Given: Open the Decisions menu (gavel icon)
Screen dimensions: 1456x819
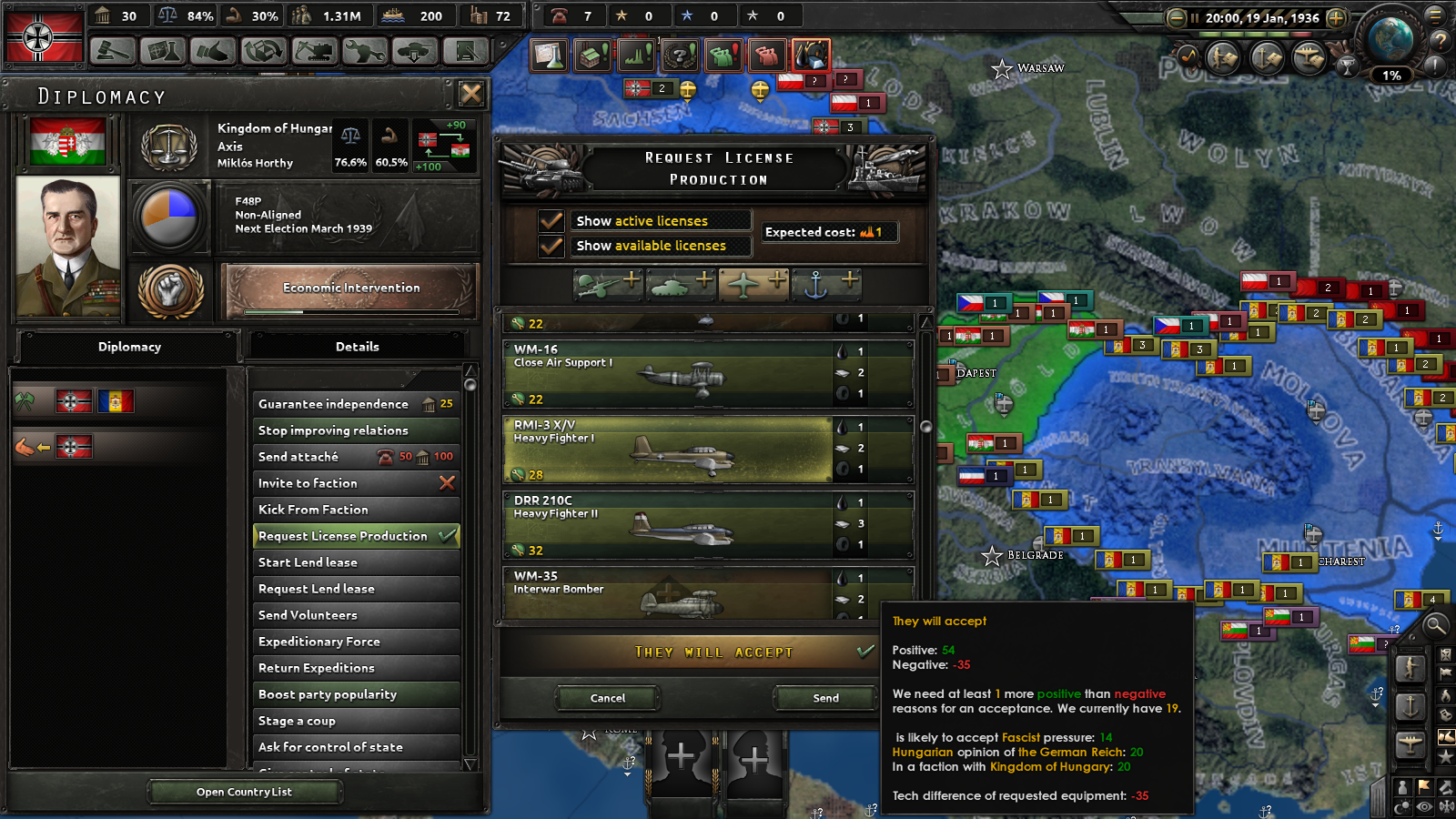Looking at the screenshot, I should coord(111,52).
